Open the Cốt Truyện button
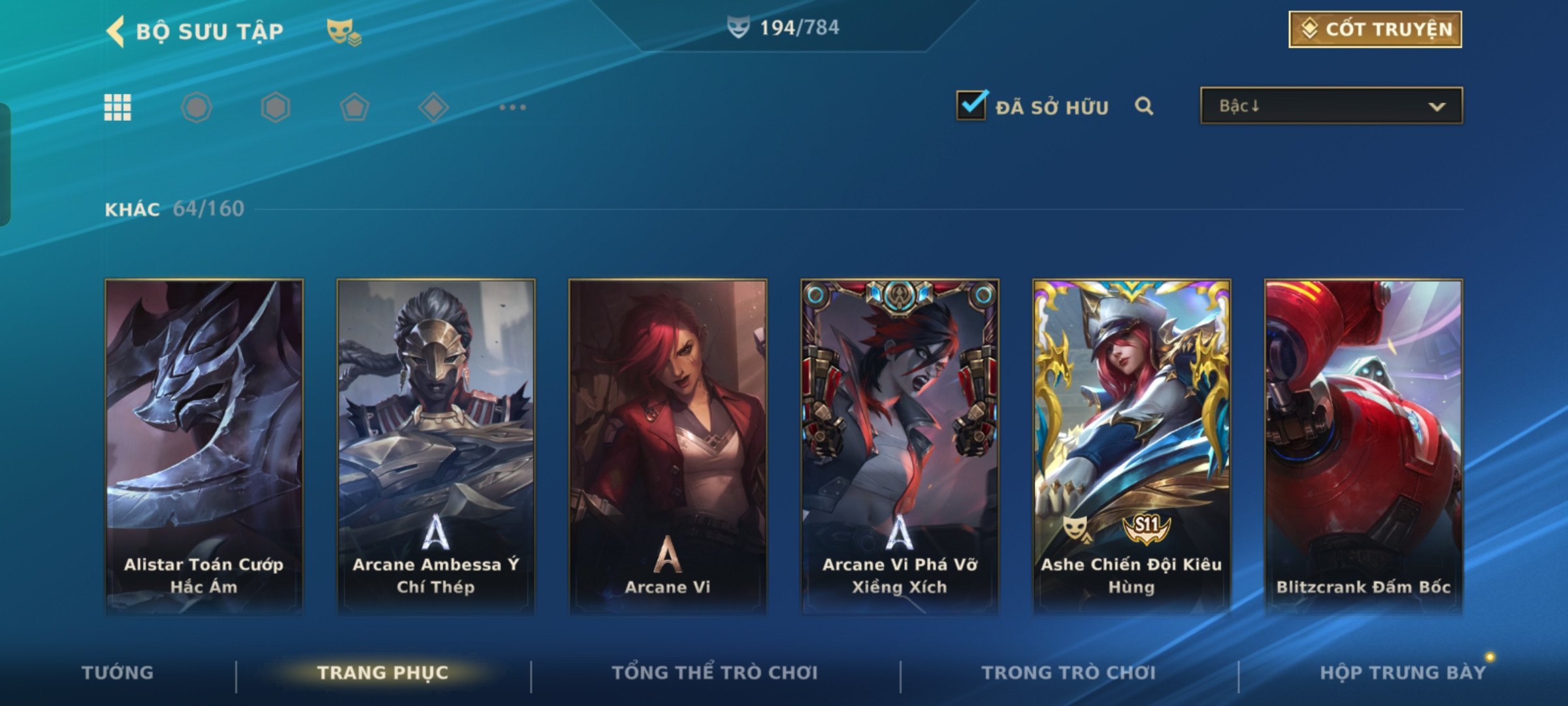This screenshot has height=706, width=1568. 1375,29
